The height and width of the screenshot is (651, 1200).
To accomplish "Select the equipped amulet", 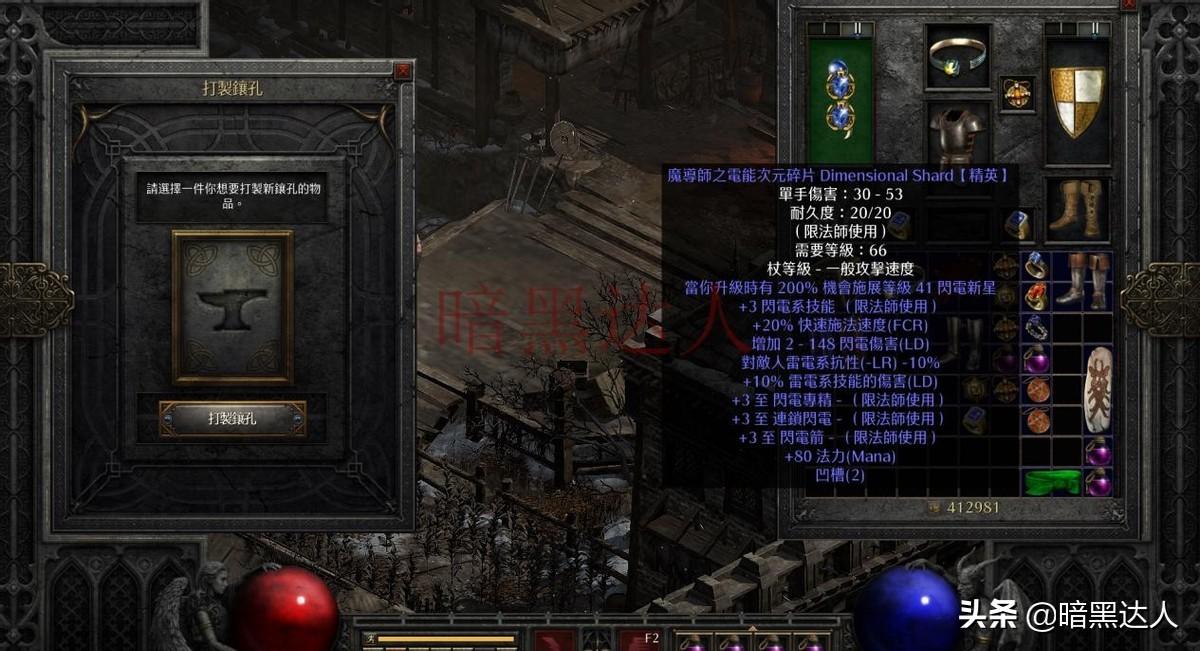I will click(1017, 93).
